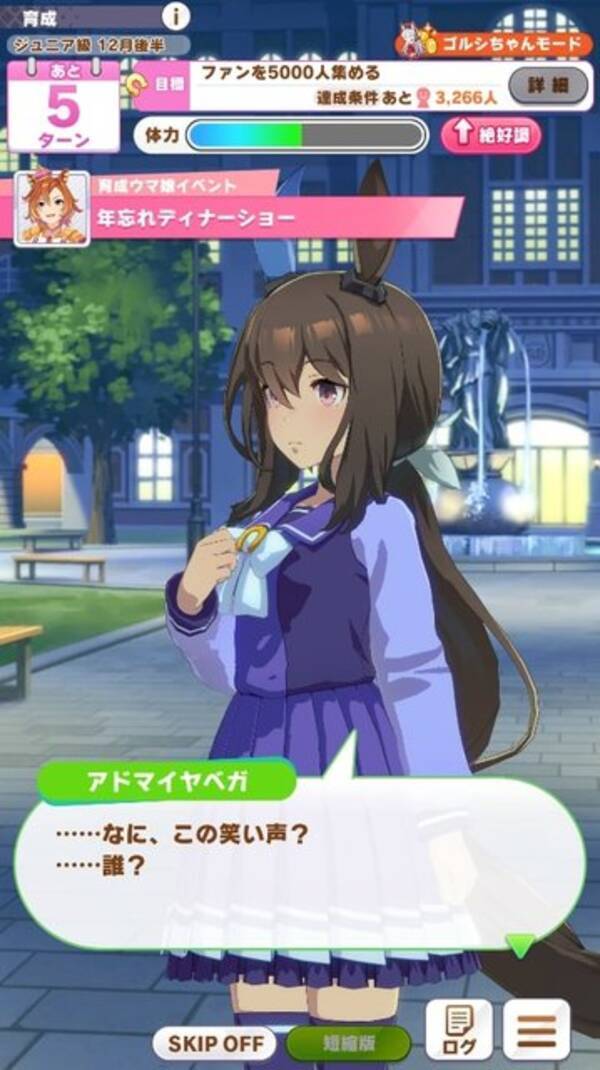
Task: Click the info icon beside 育成
Action: pos(176,16)
